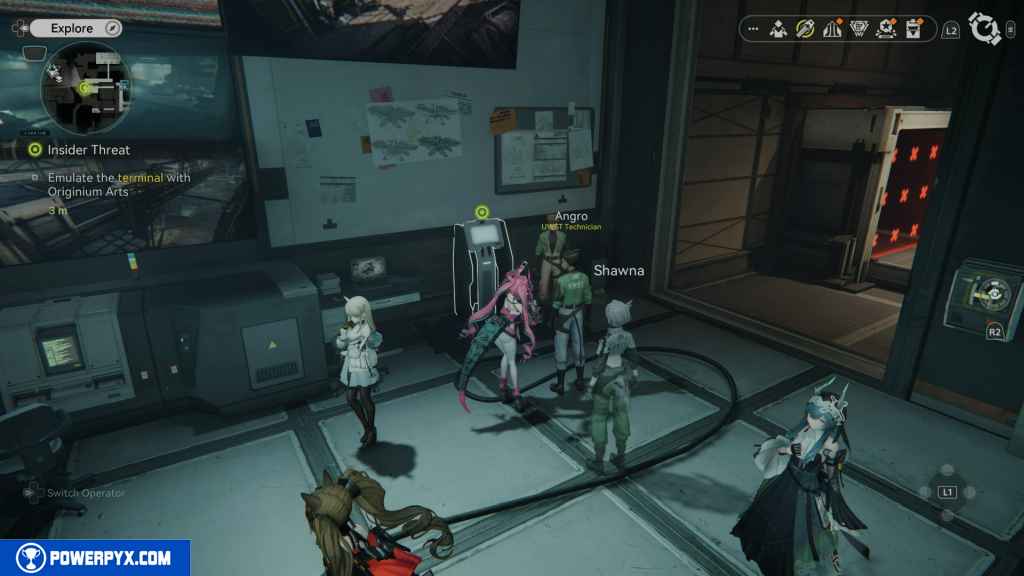Open the Explore mode selector
Viewport: 1024px width, 576px height.
click(x=72, y=29)
